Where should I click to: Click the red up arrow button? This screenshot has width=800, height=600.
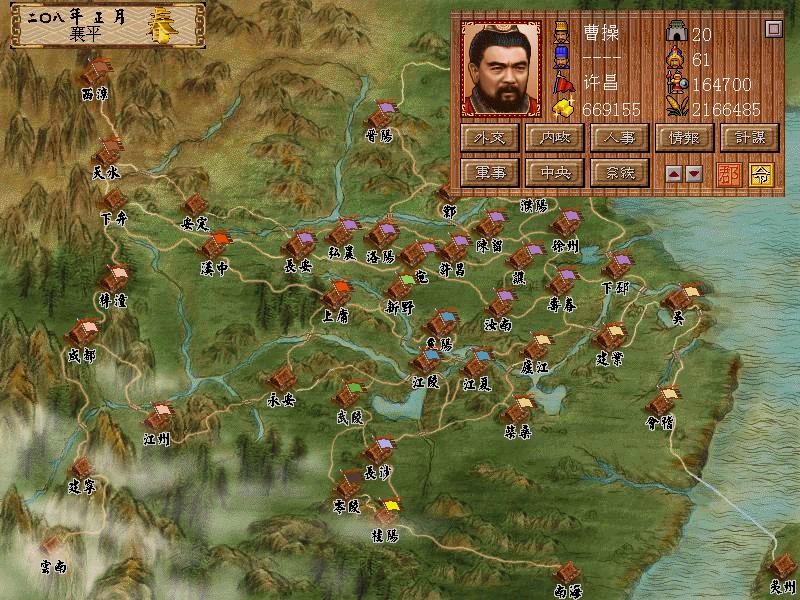674,173
